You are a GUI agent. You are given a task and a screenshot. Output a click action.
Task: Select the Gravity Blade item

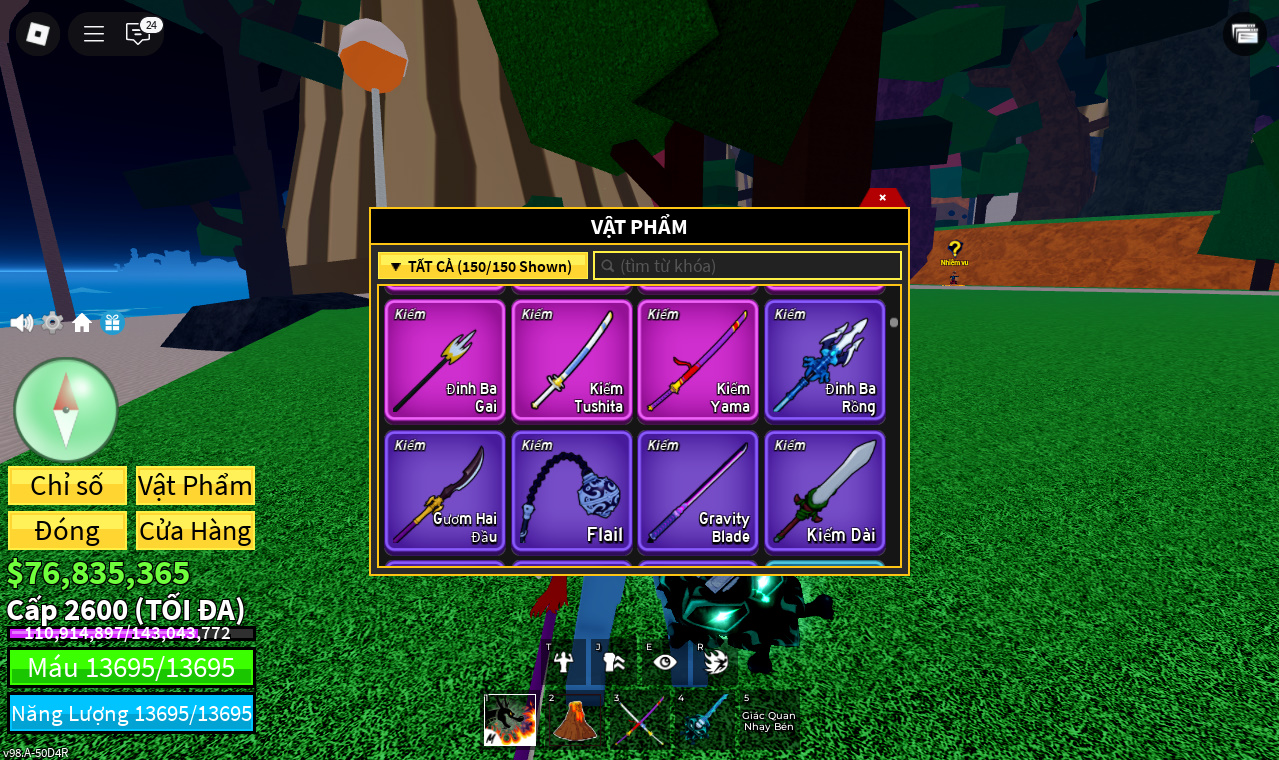[698, 491]
